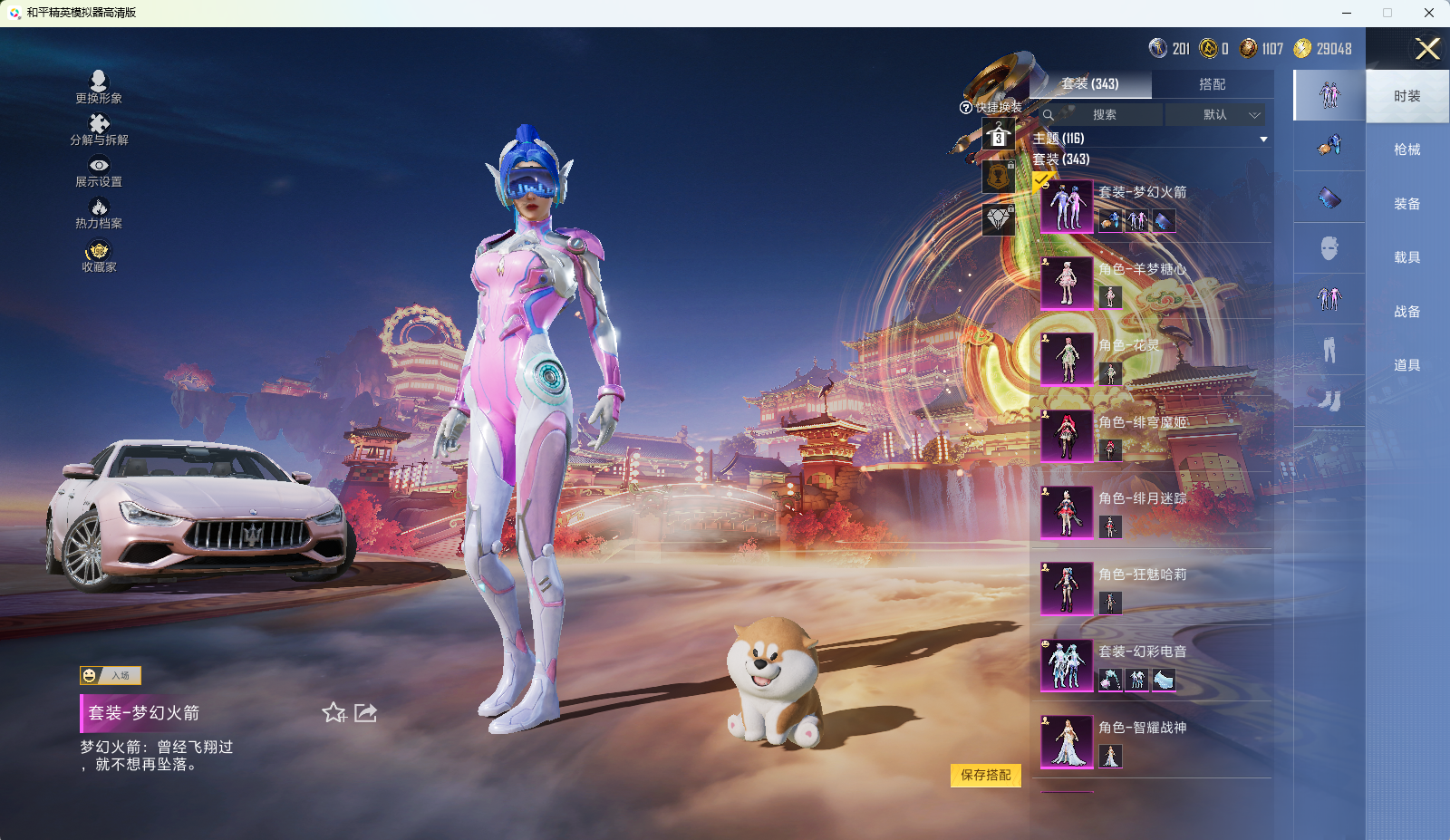Image resolution: width=1450 pixels, height=840 pixels.
Task: Save the outfit with 保存搭配
Action: pos(985,776)
